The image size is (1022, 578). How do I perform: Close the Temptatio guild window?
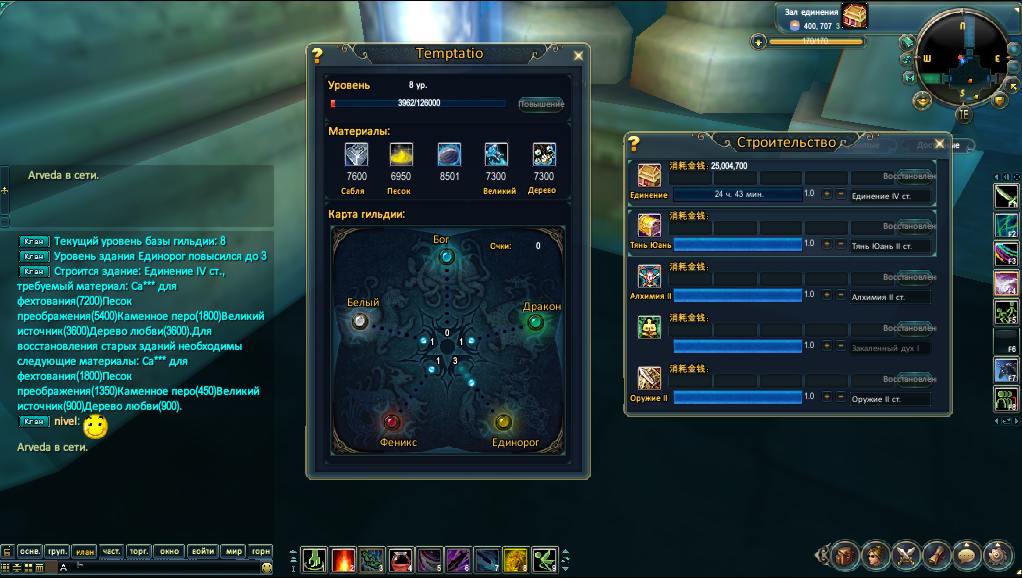pos(578,56)
